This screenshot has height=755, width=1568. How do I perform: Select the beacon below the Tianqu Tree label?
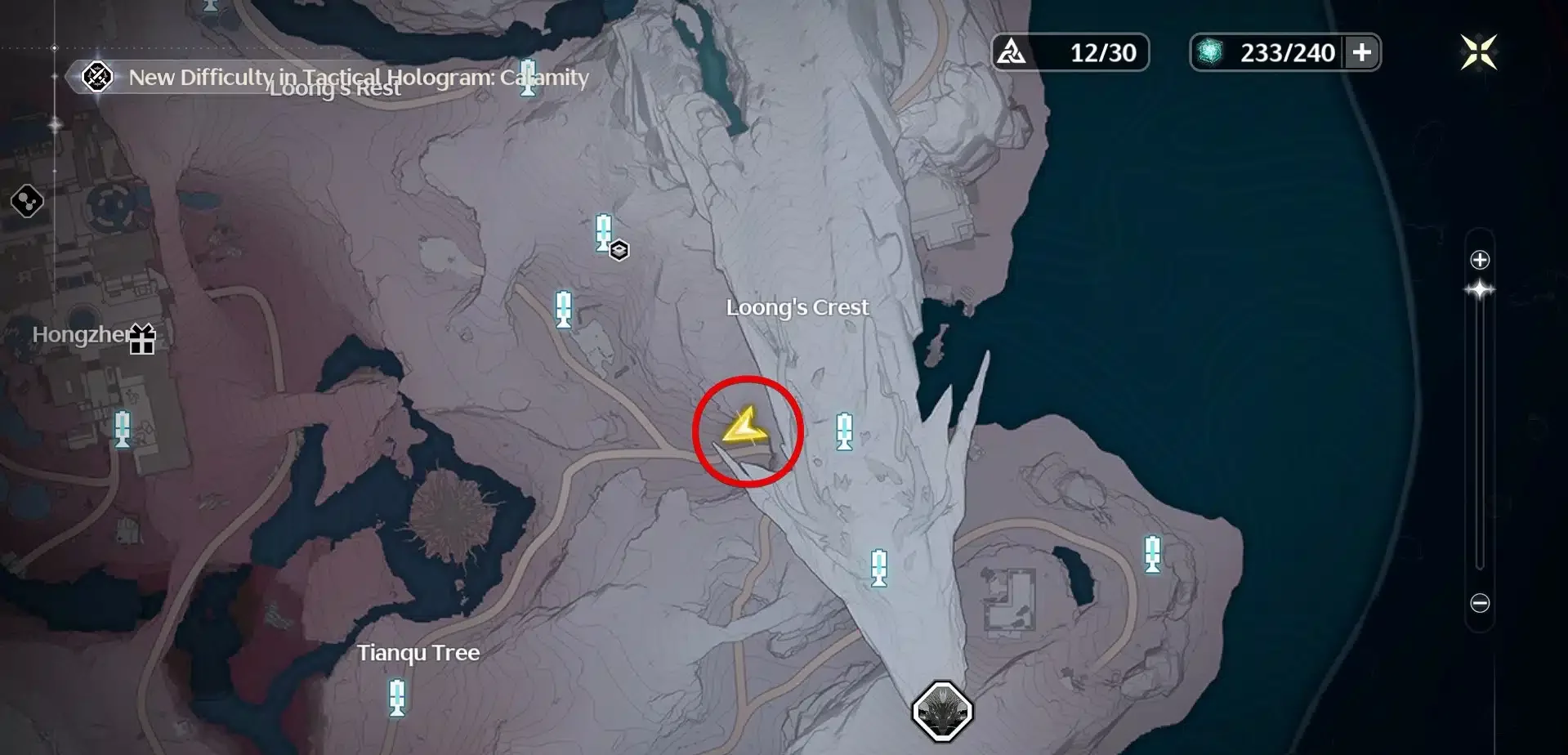click(x=397, y=697)
